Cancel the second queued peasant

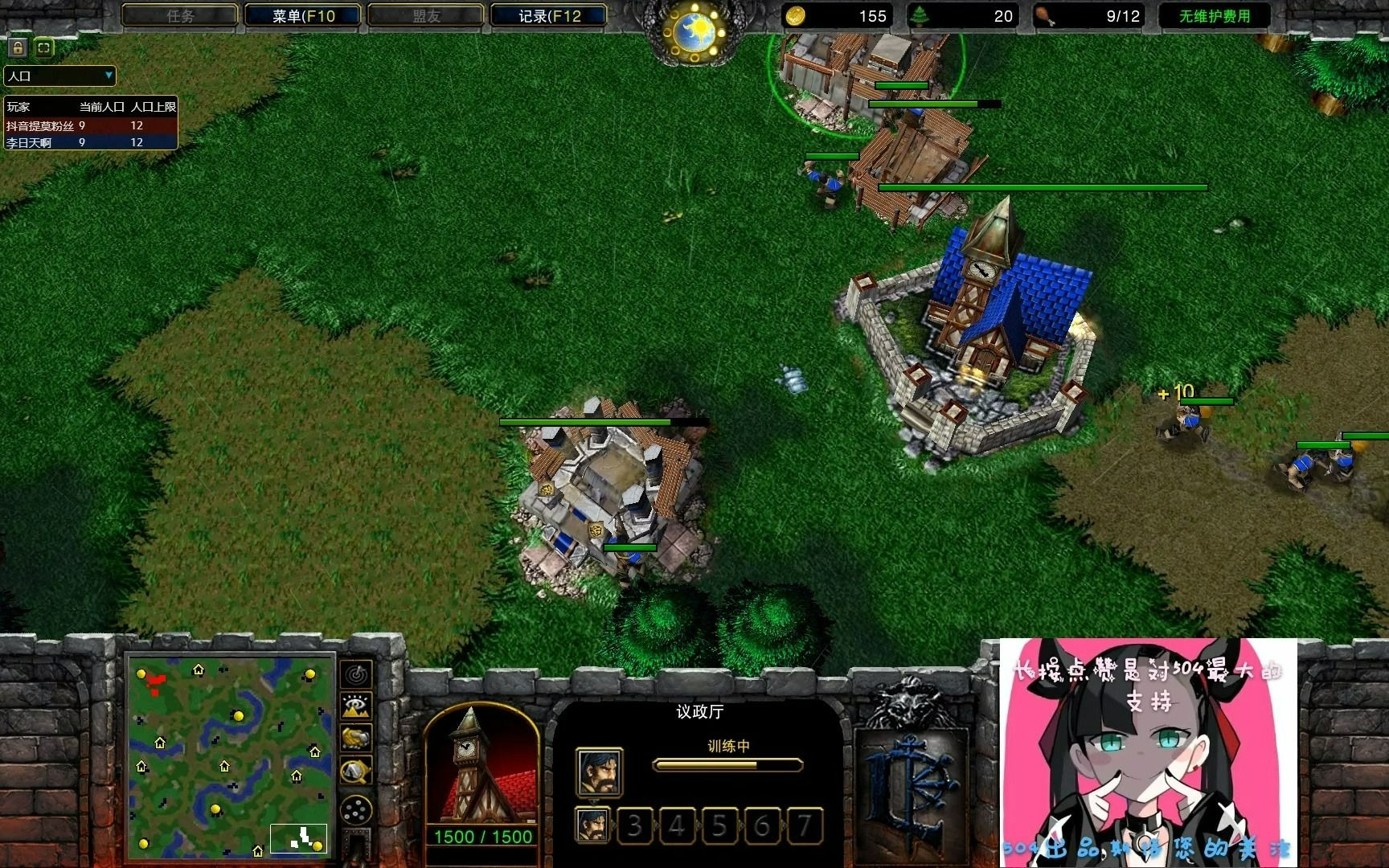593,825
